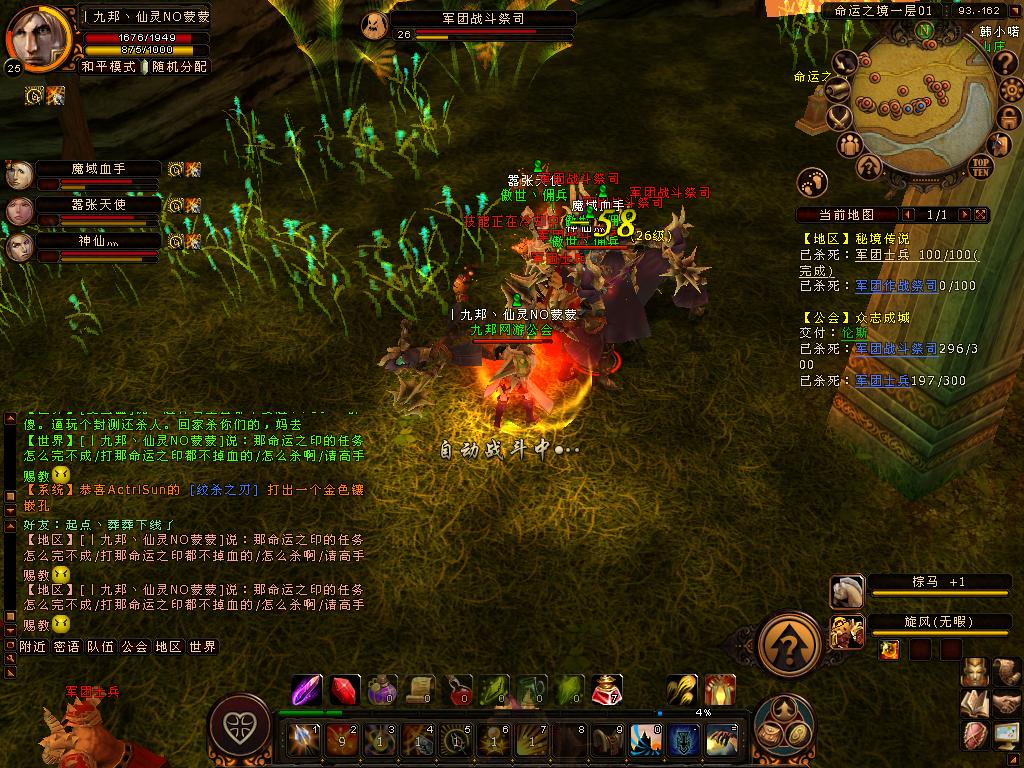Click the large question mark round button
The width and height of the screenshot is (1024, 768).
click(790, 642)
